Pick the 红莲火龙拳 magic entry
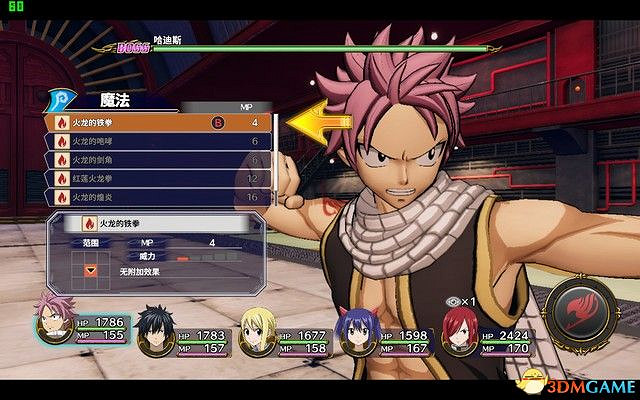This screenshot has width=640, height=400. 150,179
